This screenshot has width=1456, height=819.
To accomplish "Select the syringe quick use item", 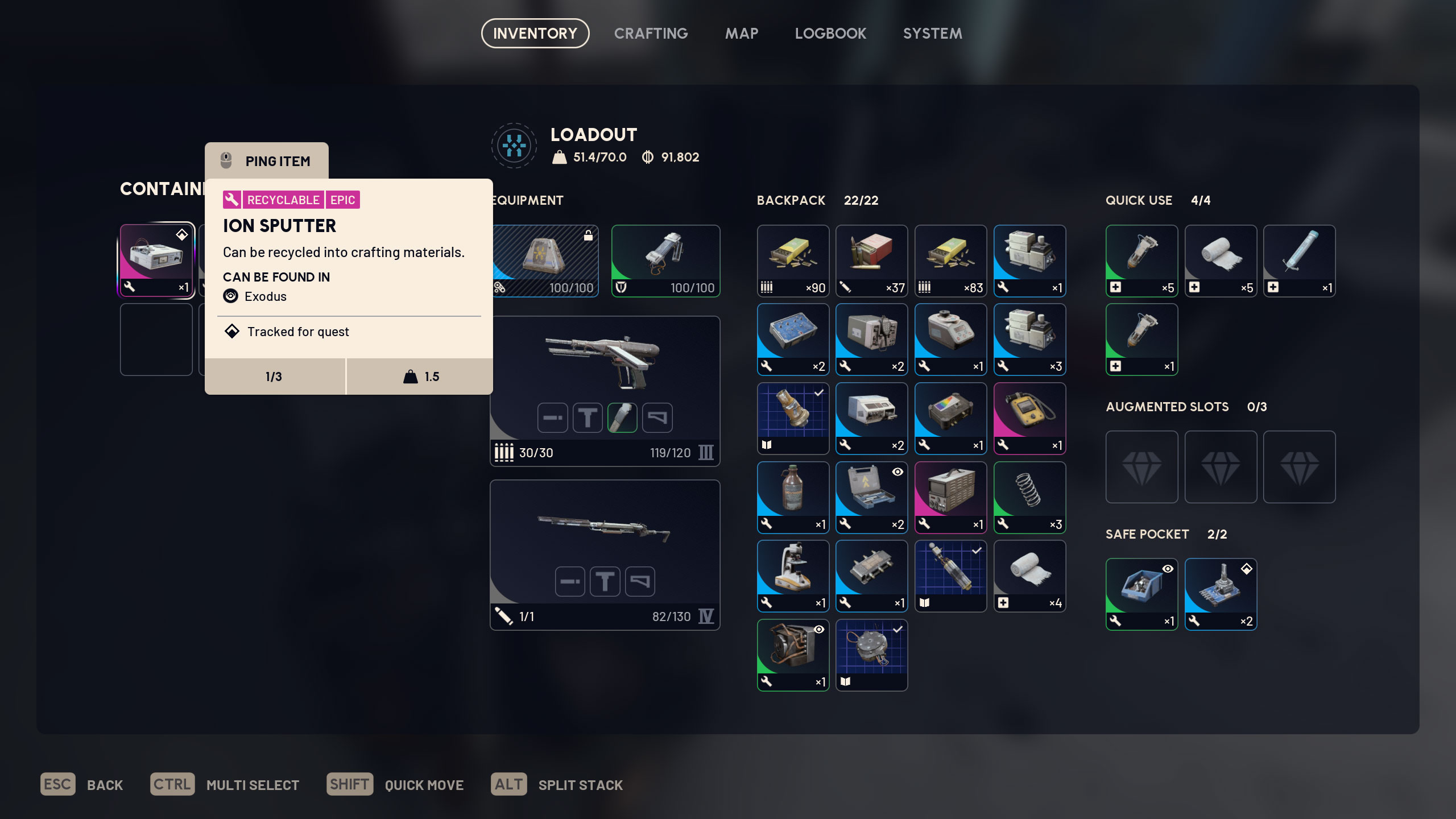I will tap(1299, 260).
